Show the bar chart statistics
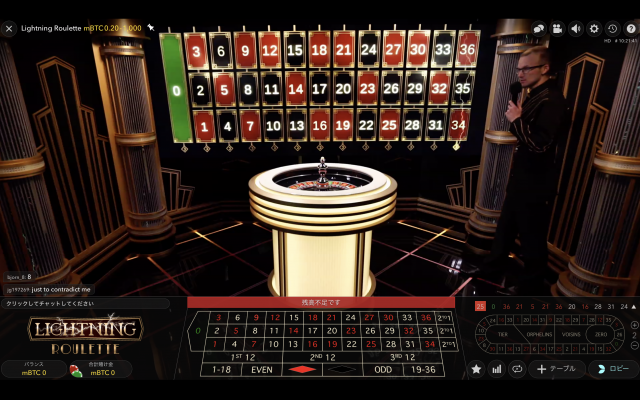 [x=497, y=369]
